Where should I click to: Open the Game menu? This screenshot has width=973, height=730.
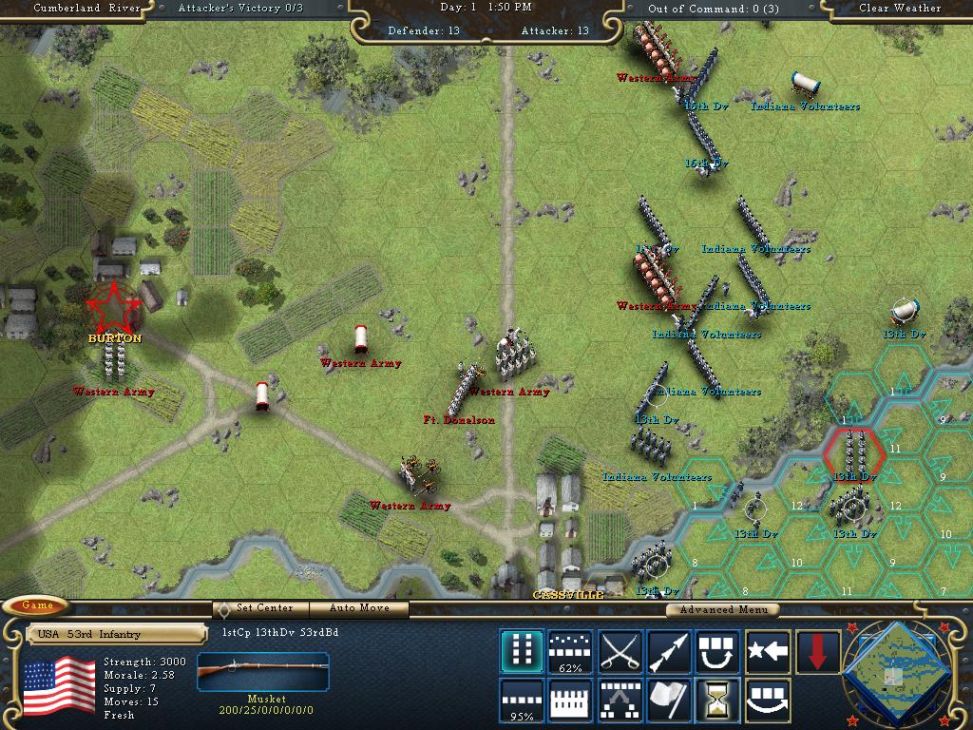coord(38,606)
